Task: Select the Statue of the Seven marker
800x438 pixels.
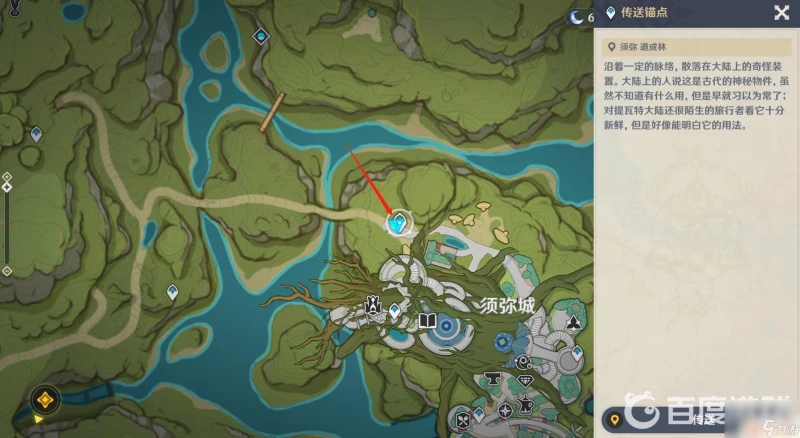Action: (371, 305)
